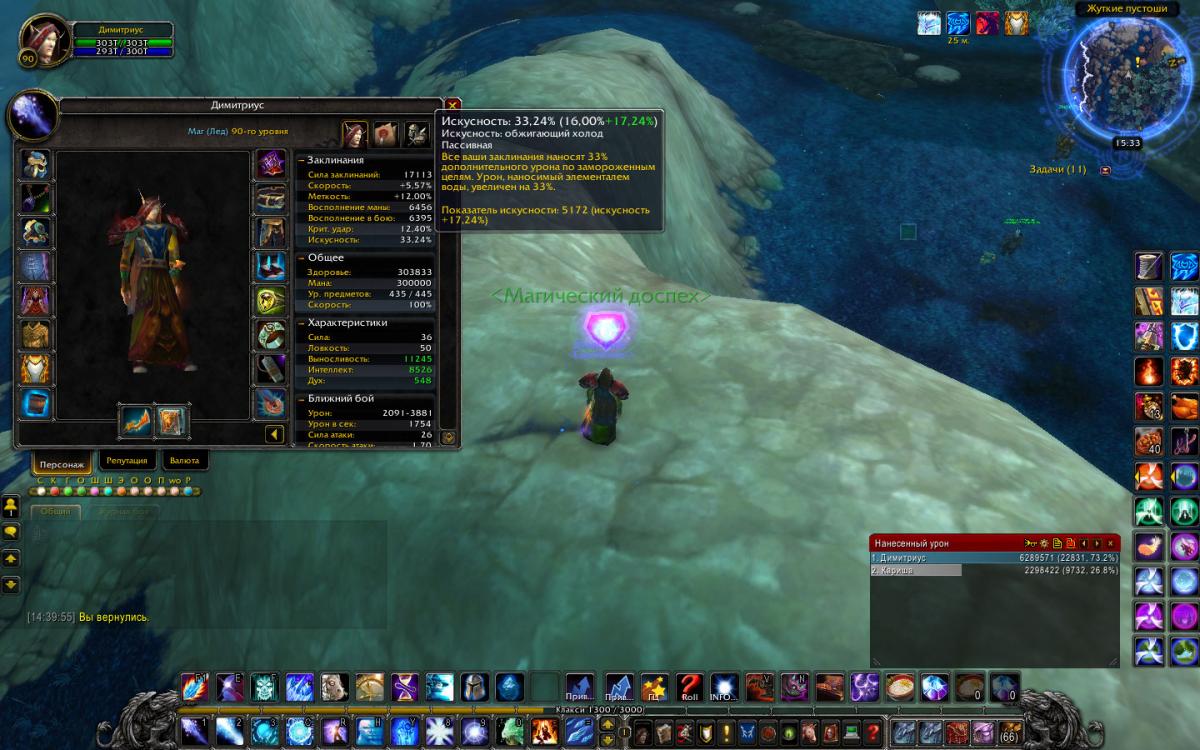This screenshot has height=750, width=1200.
Task: Collapse the Заклинания stats section
Action: click(301, 160)
